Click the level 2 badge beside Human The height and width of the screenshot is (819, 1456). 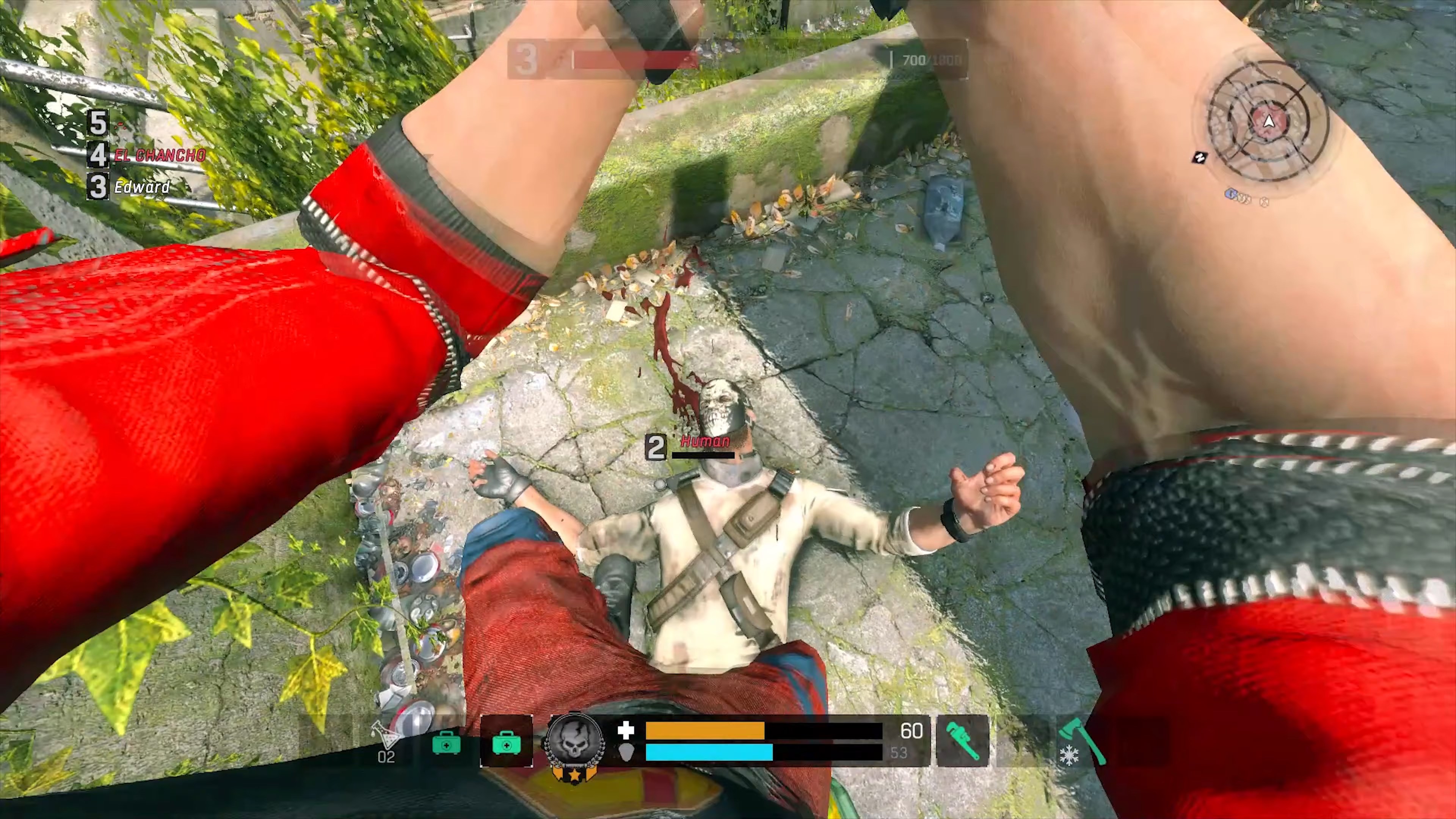[656, 447]
